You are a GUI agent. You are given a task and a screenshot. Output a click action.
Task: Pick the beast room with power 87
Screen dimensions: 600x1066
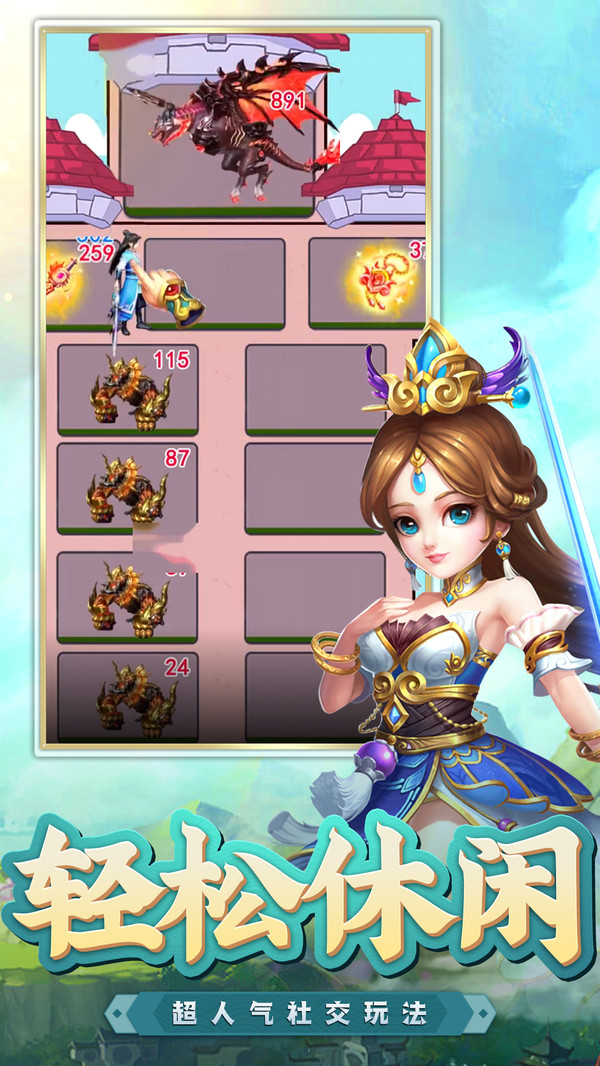(127, 488)
